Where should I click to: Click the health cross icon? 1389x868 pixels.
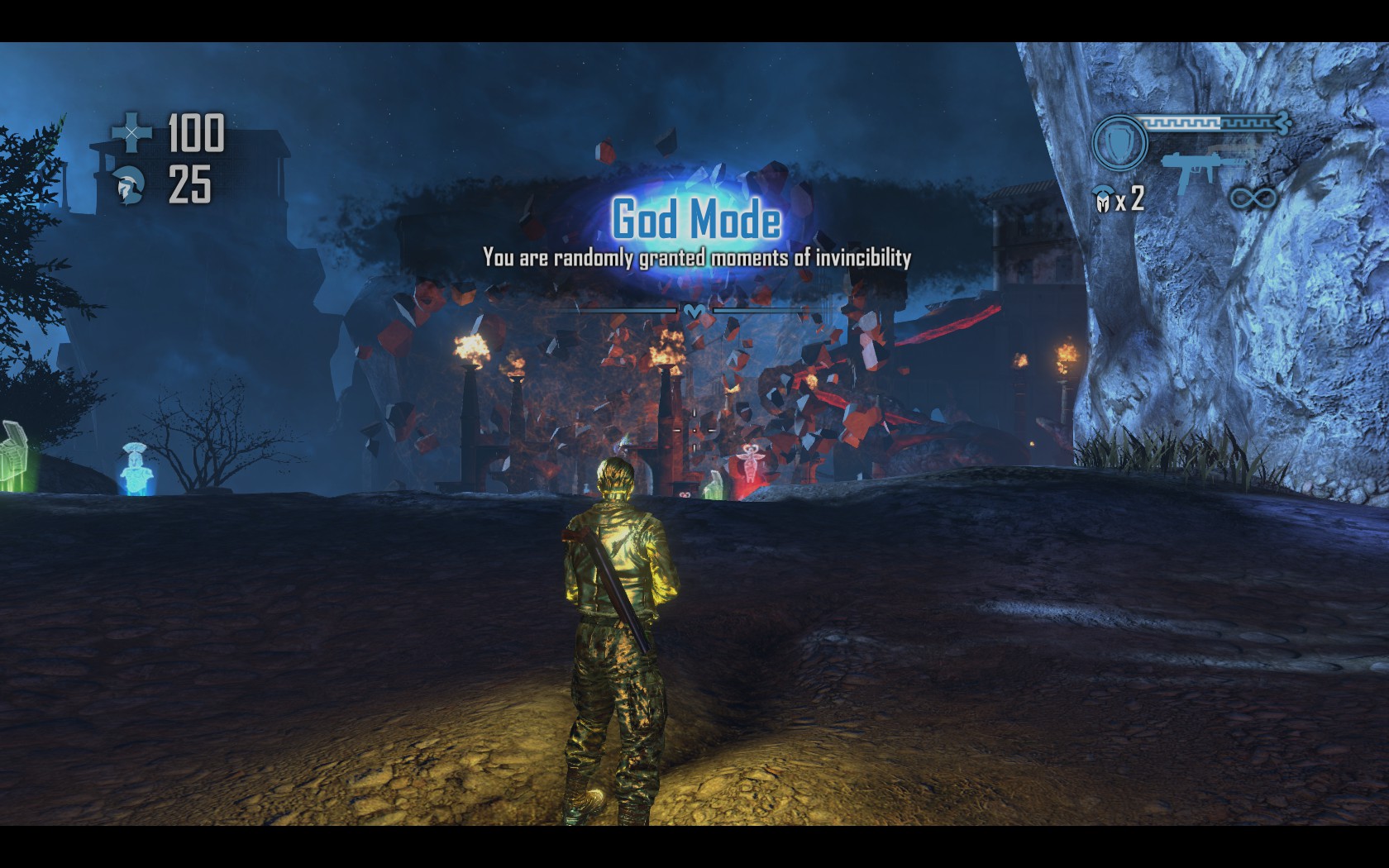[x=132, y=132]
